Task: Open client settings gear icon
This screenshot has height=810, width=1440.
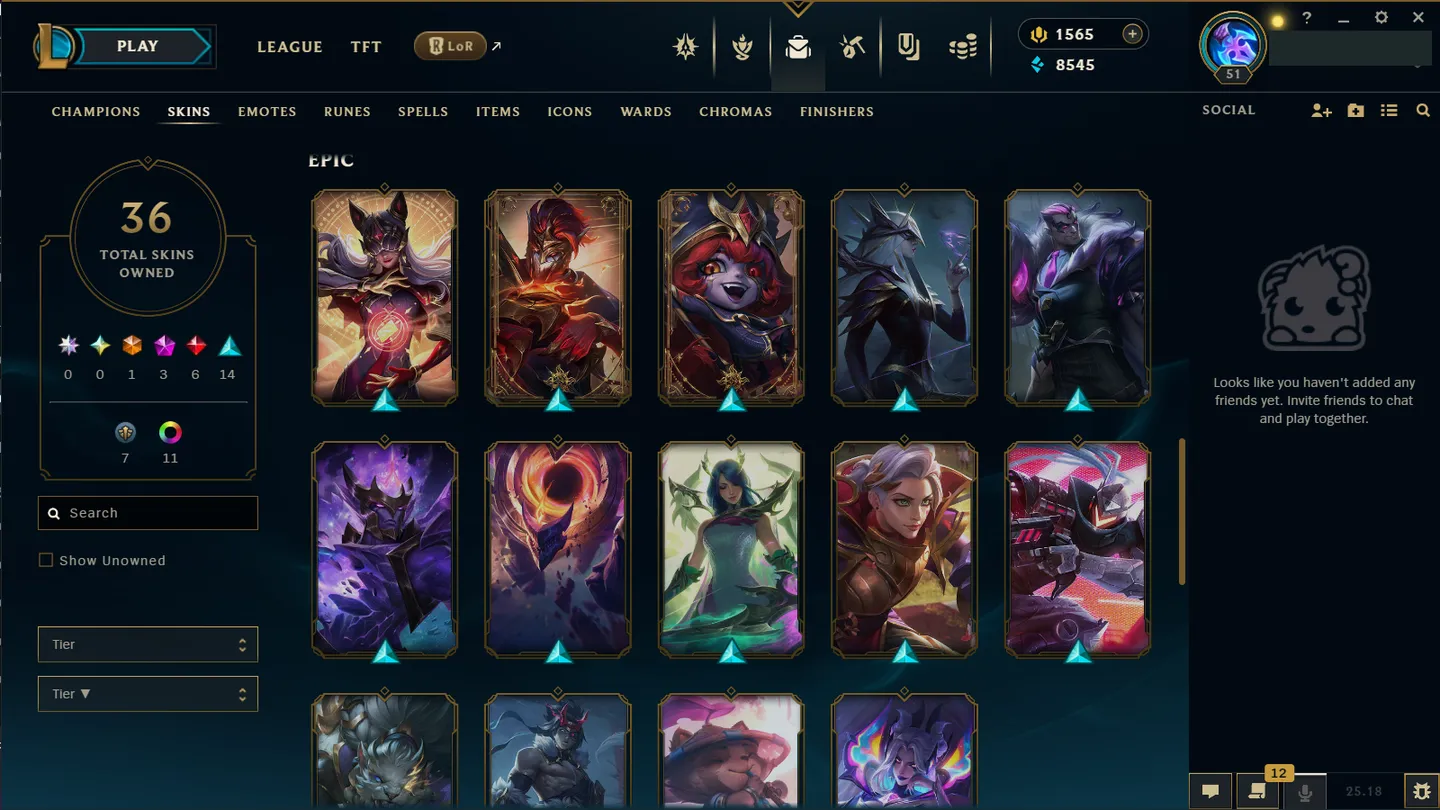Action: click(x=1381, y=18)
